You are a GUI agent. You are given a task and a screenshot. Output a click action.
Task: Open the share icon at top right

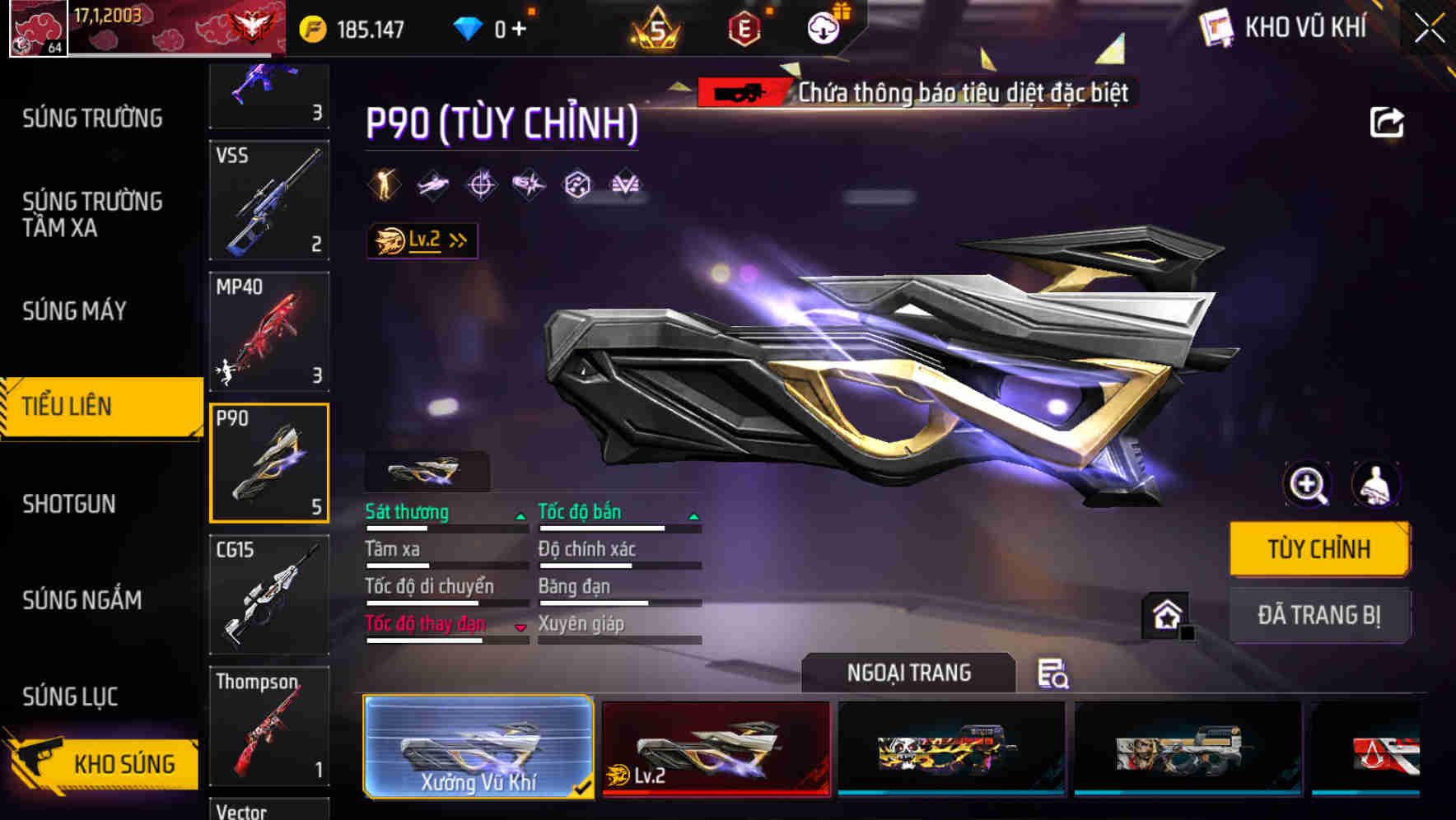pyautogui.click(x=1388, y=122)
